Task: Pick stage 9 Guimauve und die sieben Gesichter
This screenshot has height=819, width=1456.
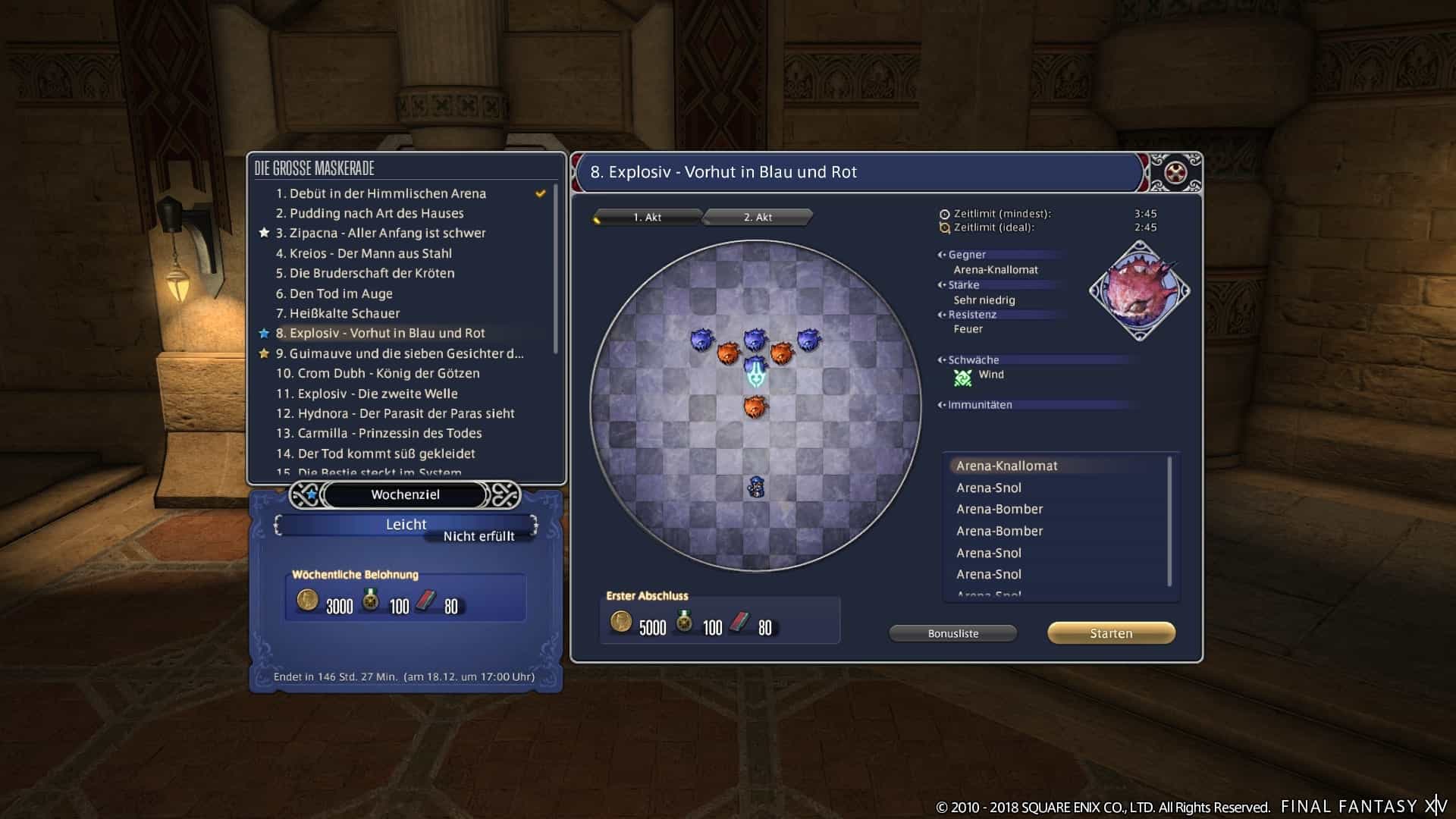Action: click(x=400, y=353)
